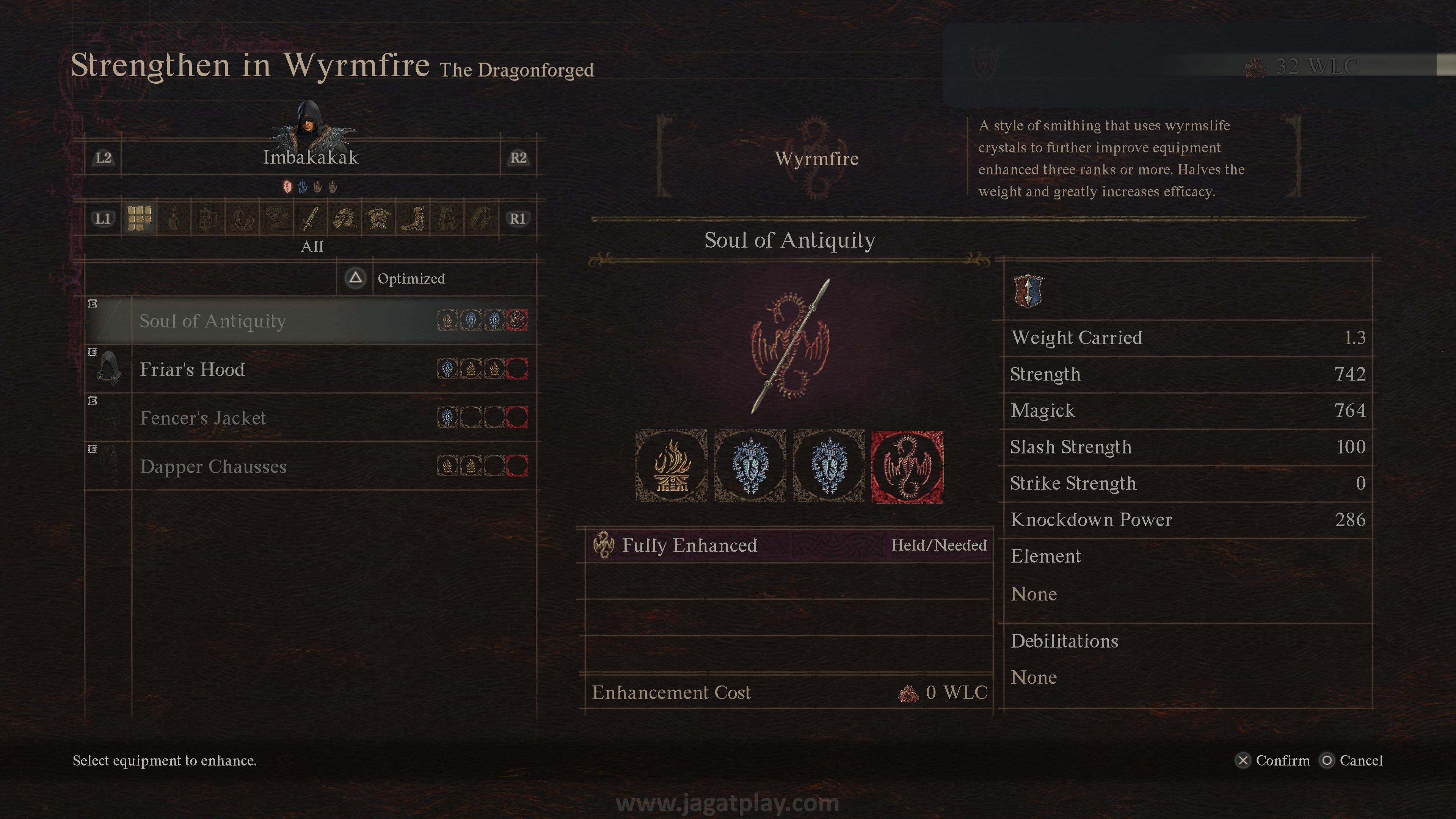1456x819 pixels.
Task: Switch to the All items grid tab
Action: point(139,218)
